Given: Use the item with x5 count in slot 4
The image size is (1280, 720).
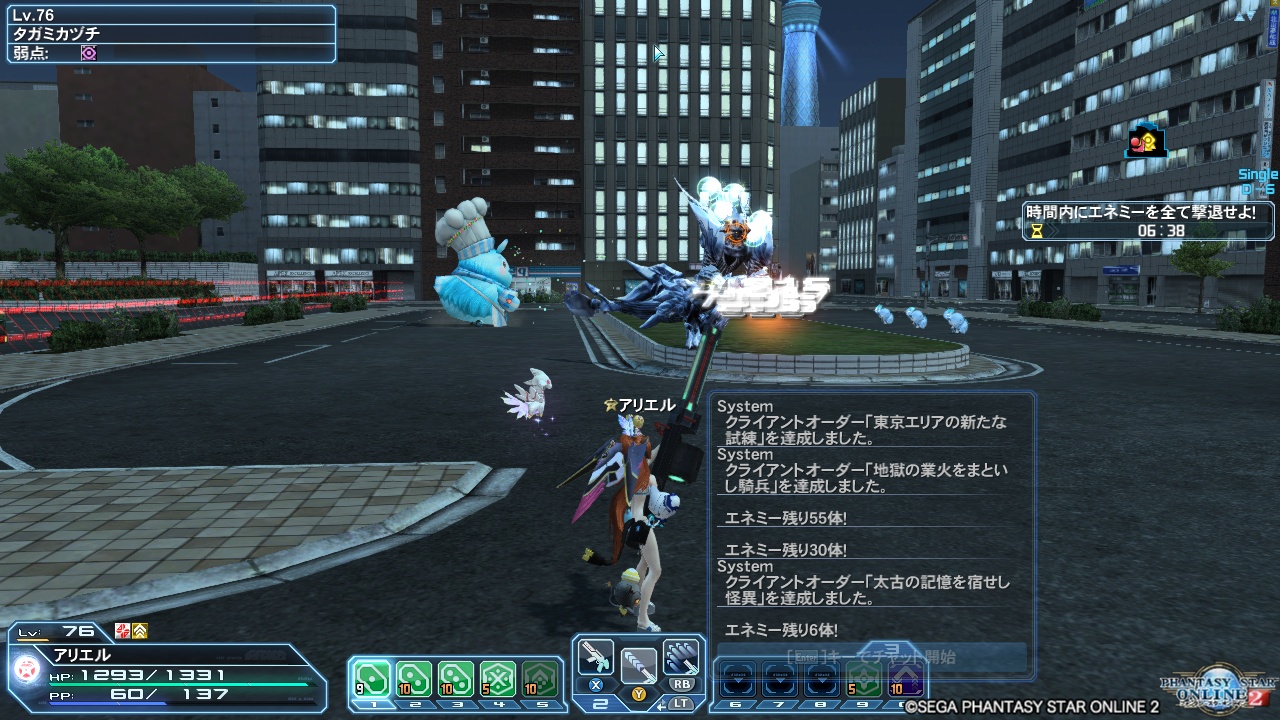Looking at the screenshot, I should [x=497, y=678].
